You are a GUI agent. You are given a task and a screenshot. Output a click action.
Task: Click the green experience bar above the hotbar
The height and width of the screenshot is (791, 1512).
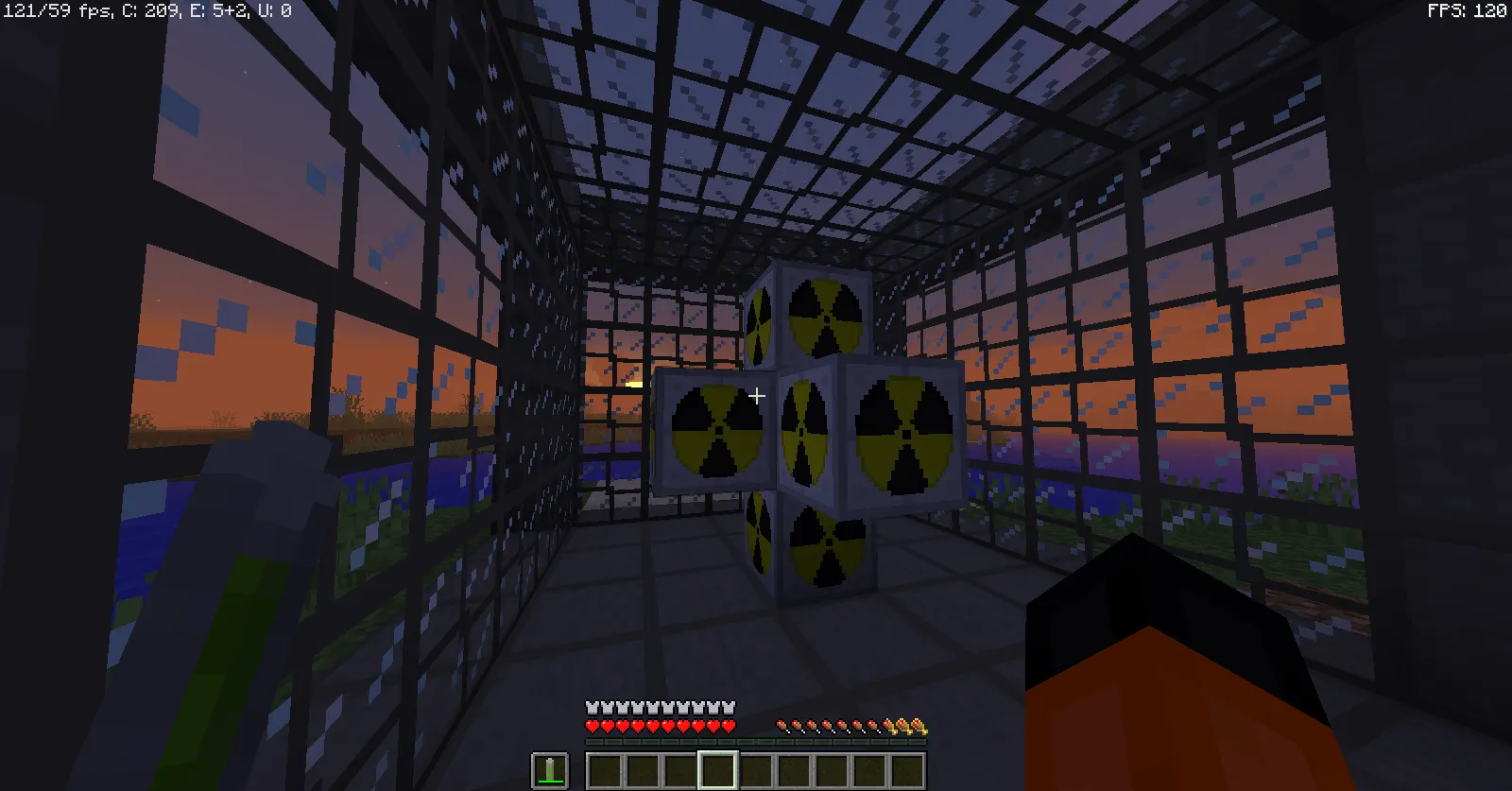click(x=756, y=741)
